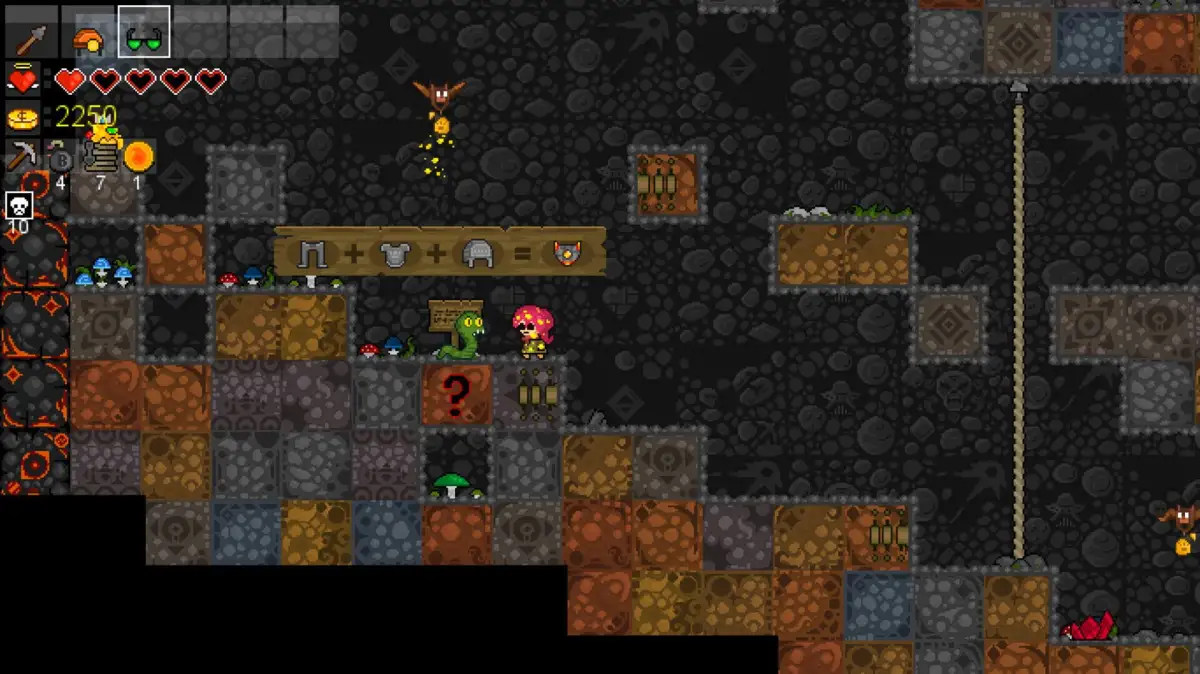Choose the bomb item icon
The height and width of the screenshot is (674, 1200).
pyautogui.click(x=61, y=158)
